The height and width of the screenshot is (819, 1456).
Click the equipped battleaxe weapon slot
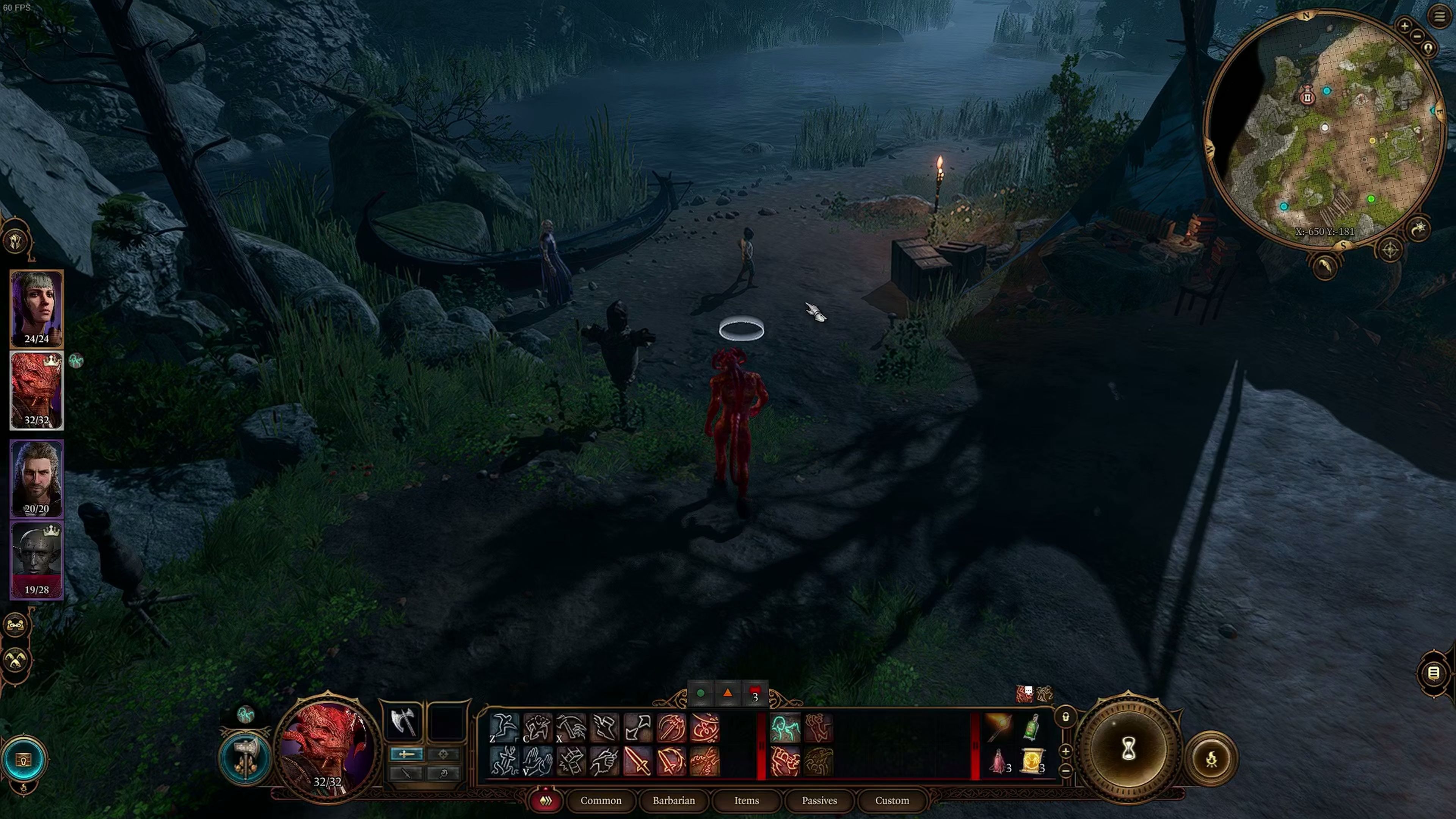tap(403, 722)
